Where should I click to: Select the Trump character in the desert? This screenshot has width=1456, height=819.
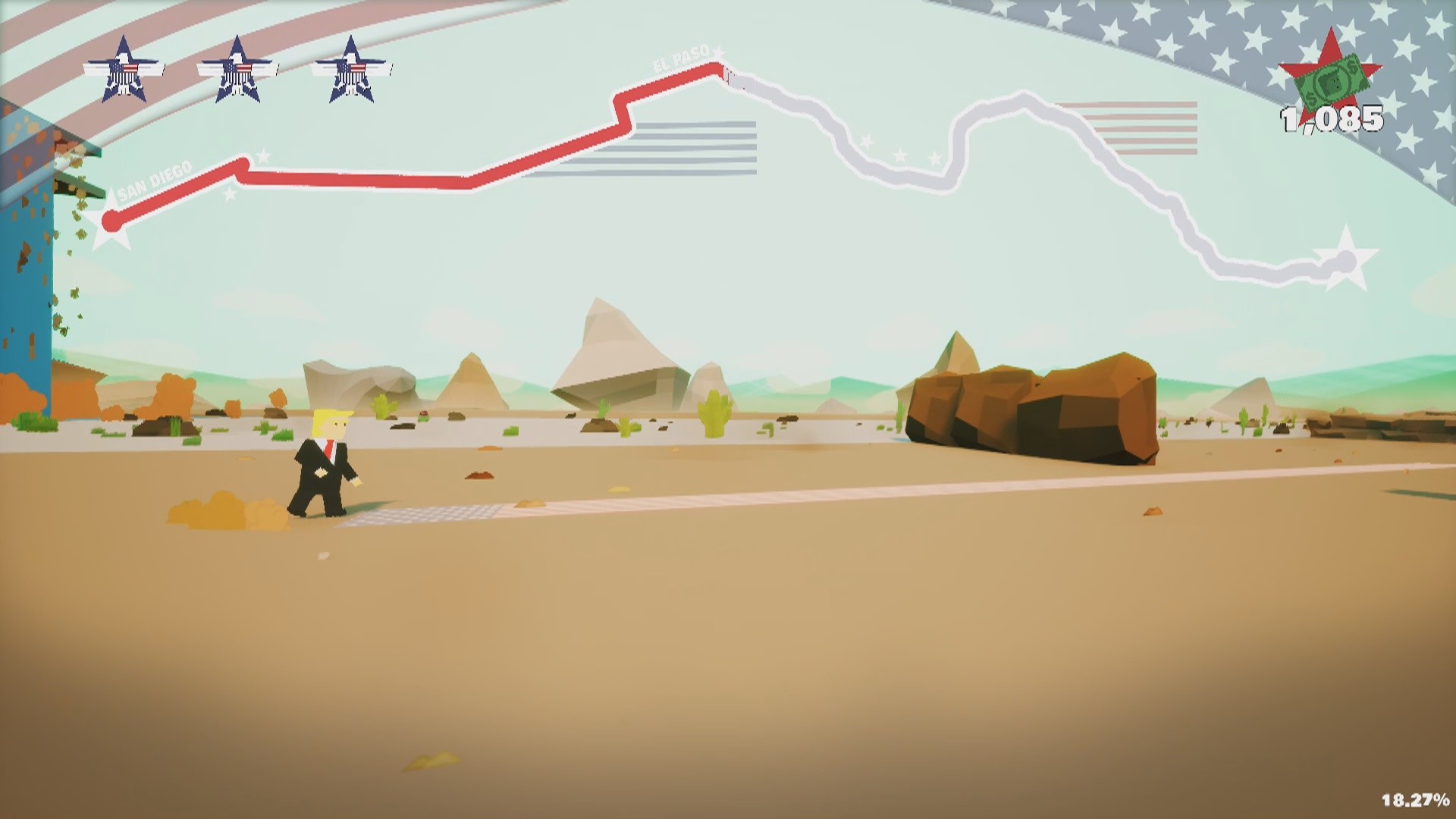coord(326,463)
